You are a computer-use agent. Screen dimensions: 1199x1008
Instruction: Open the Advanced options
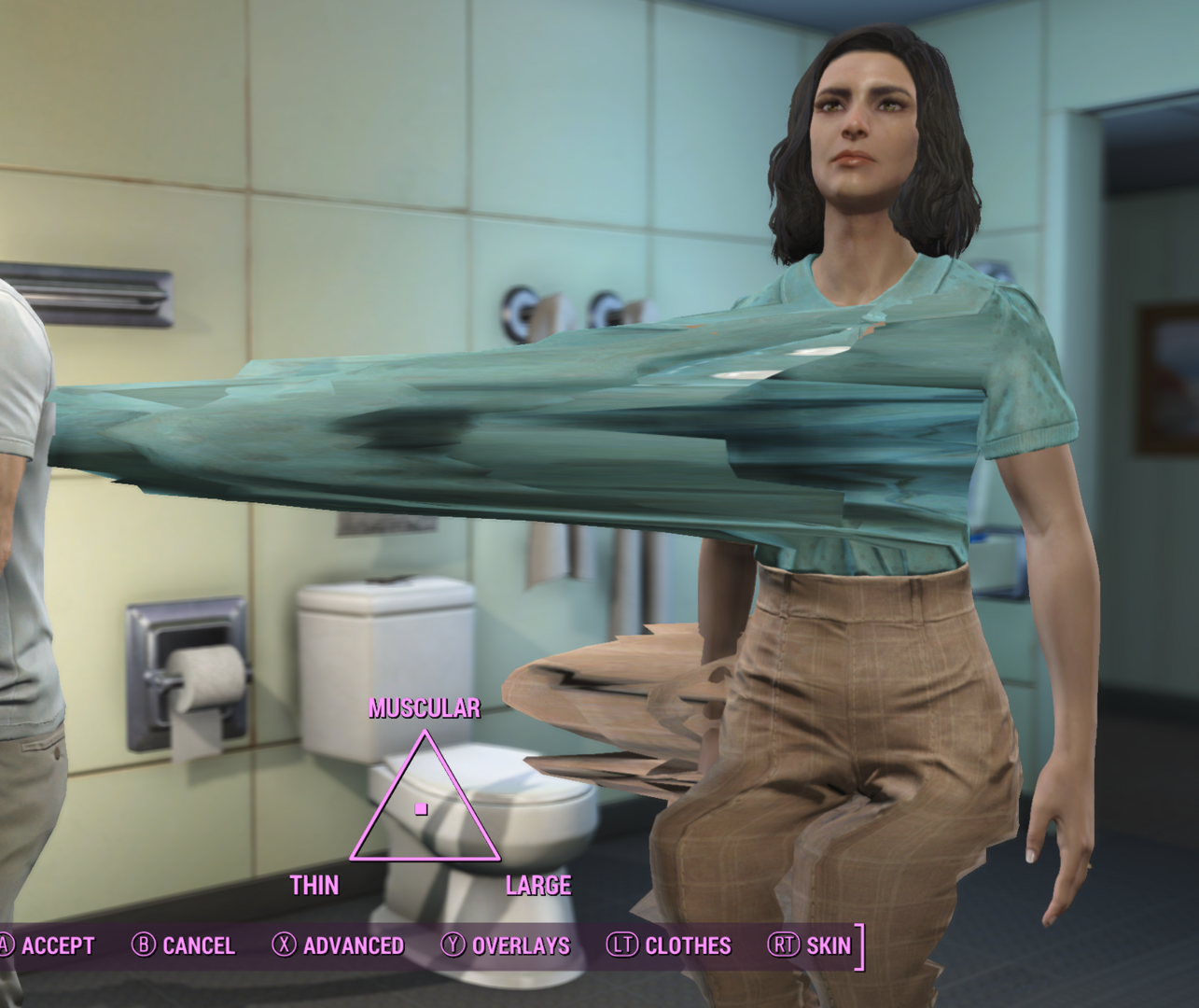pos(339,945)
